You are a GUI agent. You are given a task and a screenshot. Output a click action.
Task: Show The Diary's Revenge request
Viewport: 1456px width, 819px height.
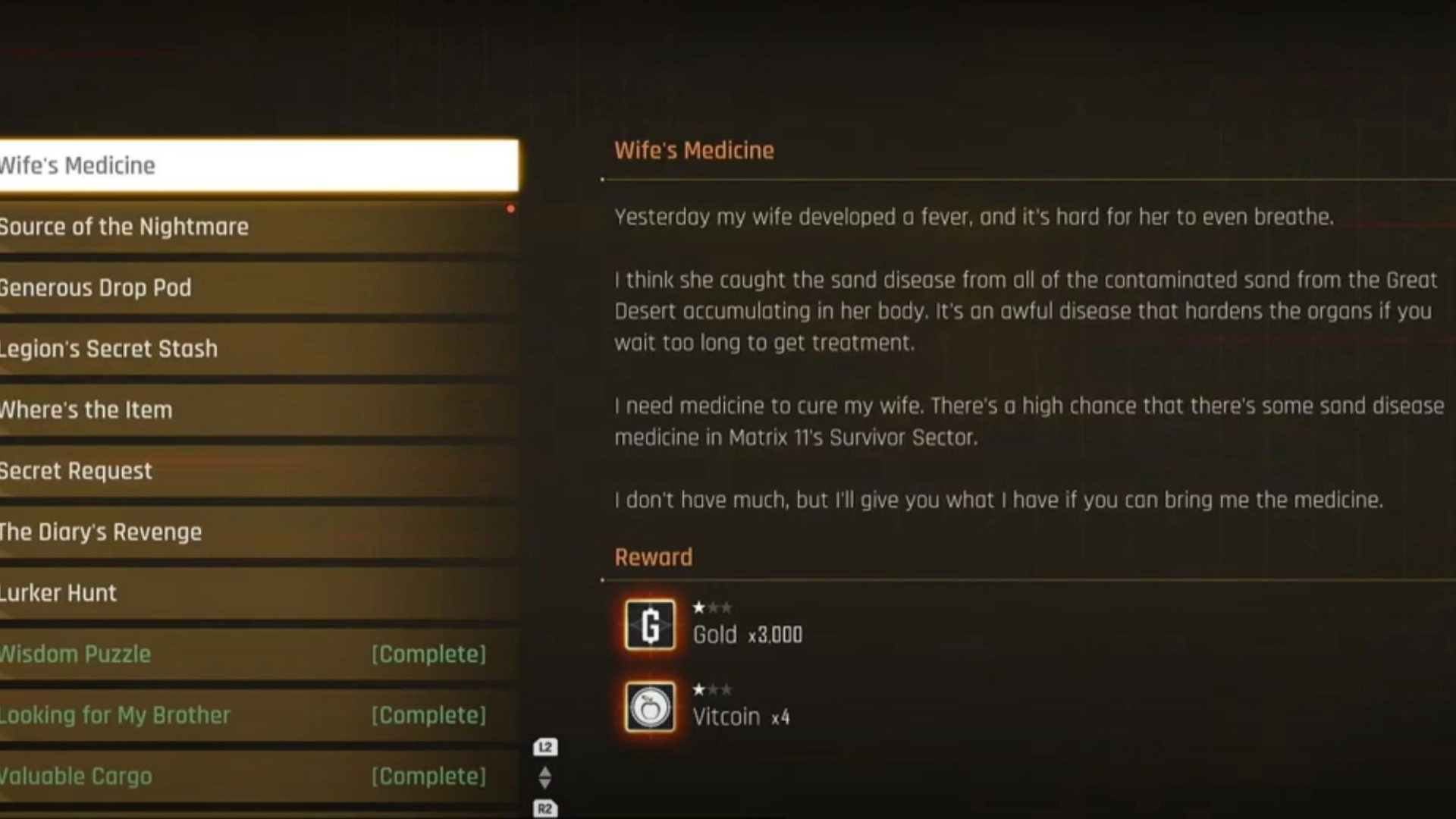click(x=258, y=532)
